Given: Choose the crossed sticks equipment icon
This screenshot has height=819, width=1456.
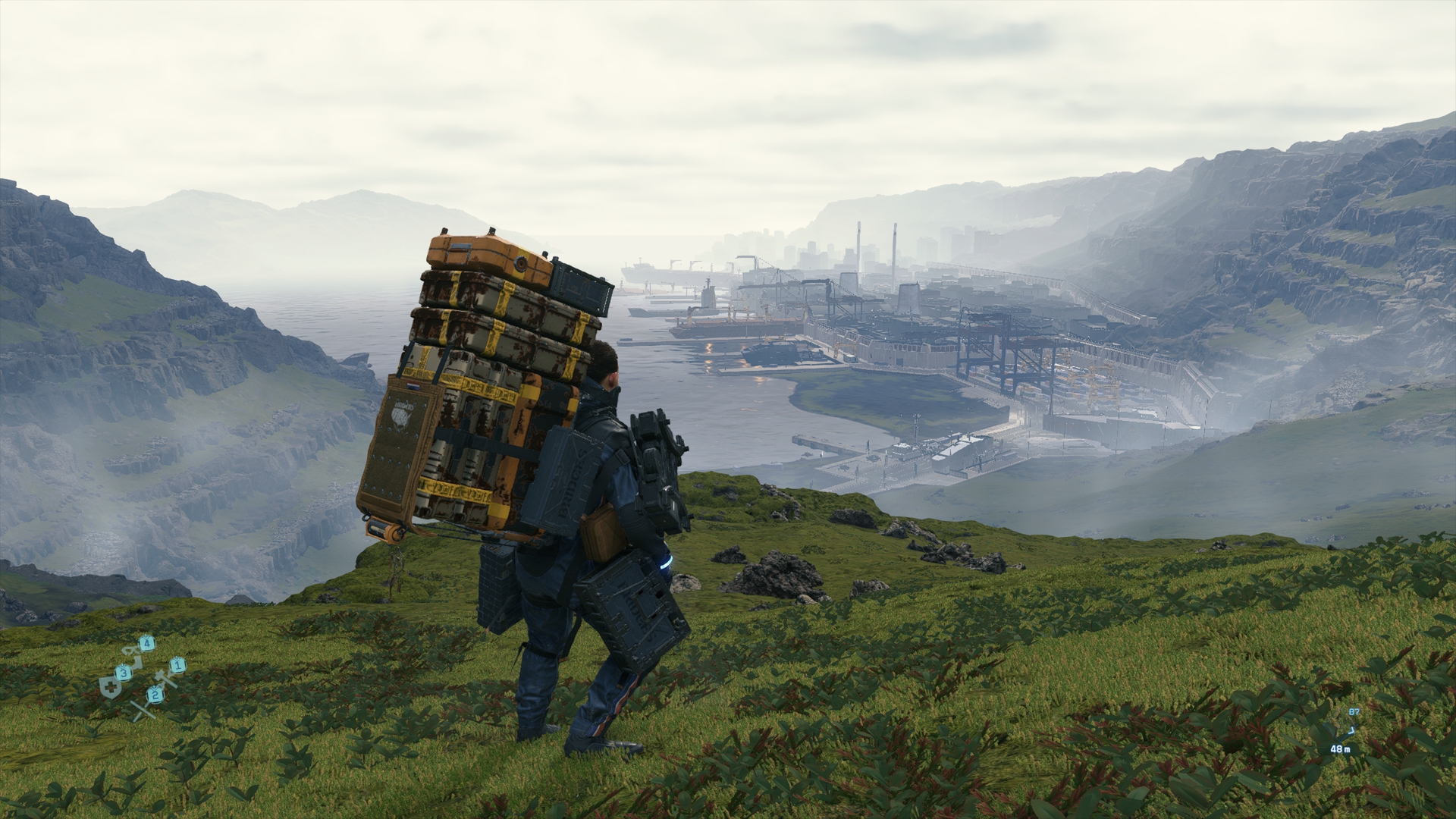Looking at the screenshot, I should (x=142, y=709).
